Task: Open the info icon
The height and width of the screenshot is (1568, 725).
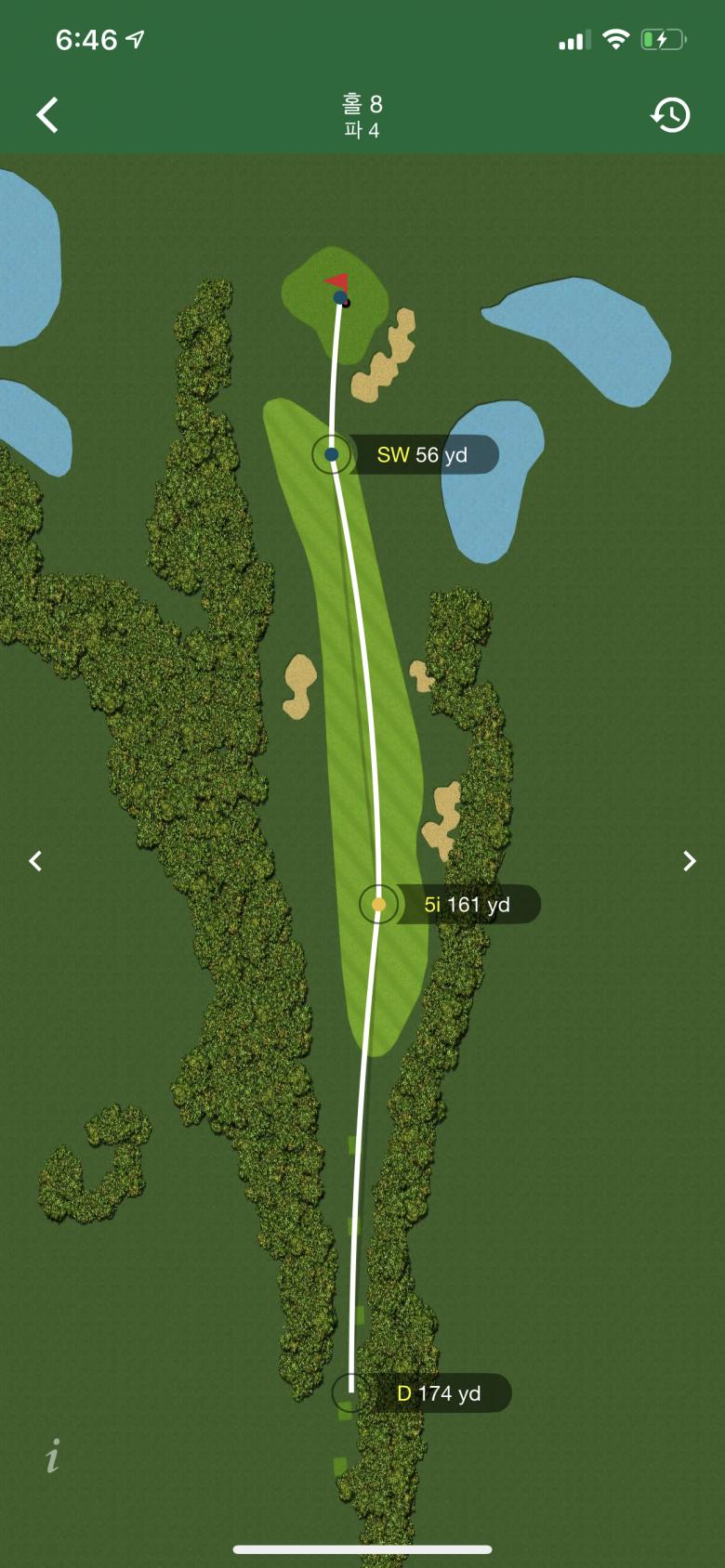Action: point(53,1456)
